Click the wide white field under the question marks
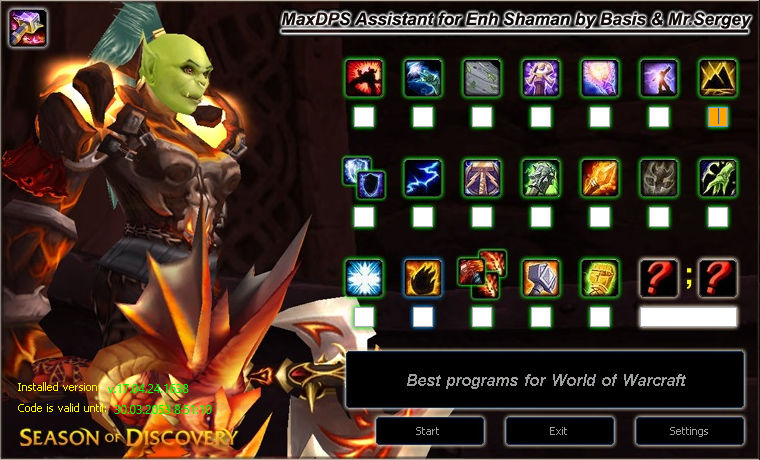Viewport: 760px width, 460px height. tap(688, 317)
